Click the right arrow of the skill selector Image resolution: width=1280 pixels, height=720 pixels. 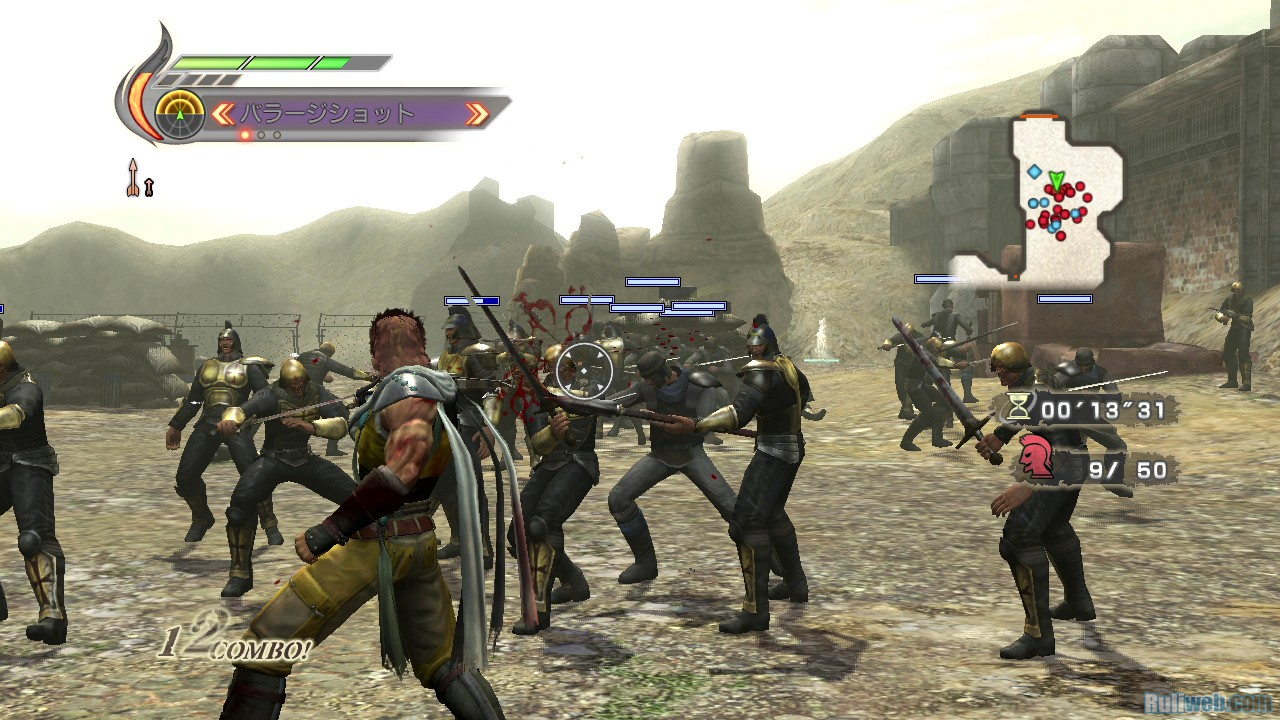(x=477, y=114)
